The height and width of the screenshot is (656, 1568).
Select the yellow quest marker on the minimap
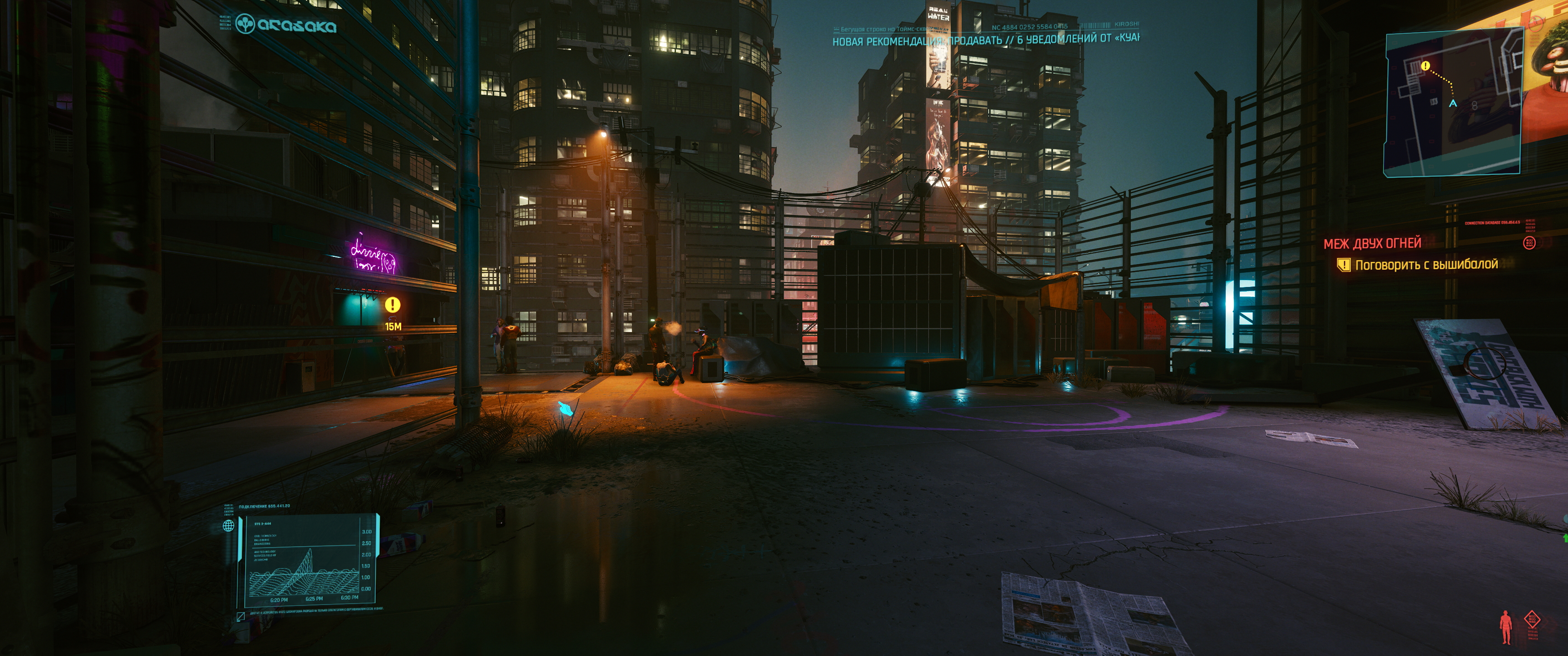click(x=1425, y=66)
